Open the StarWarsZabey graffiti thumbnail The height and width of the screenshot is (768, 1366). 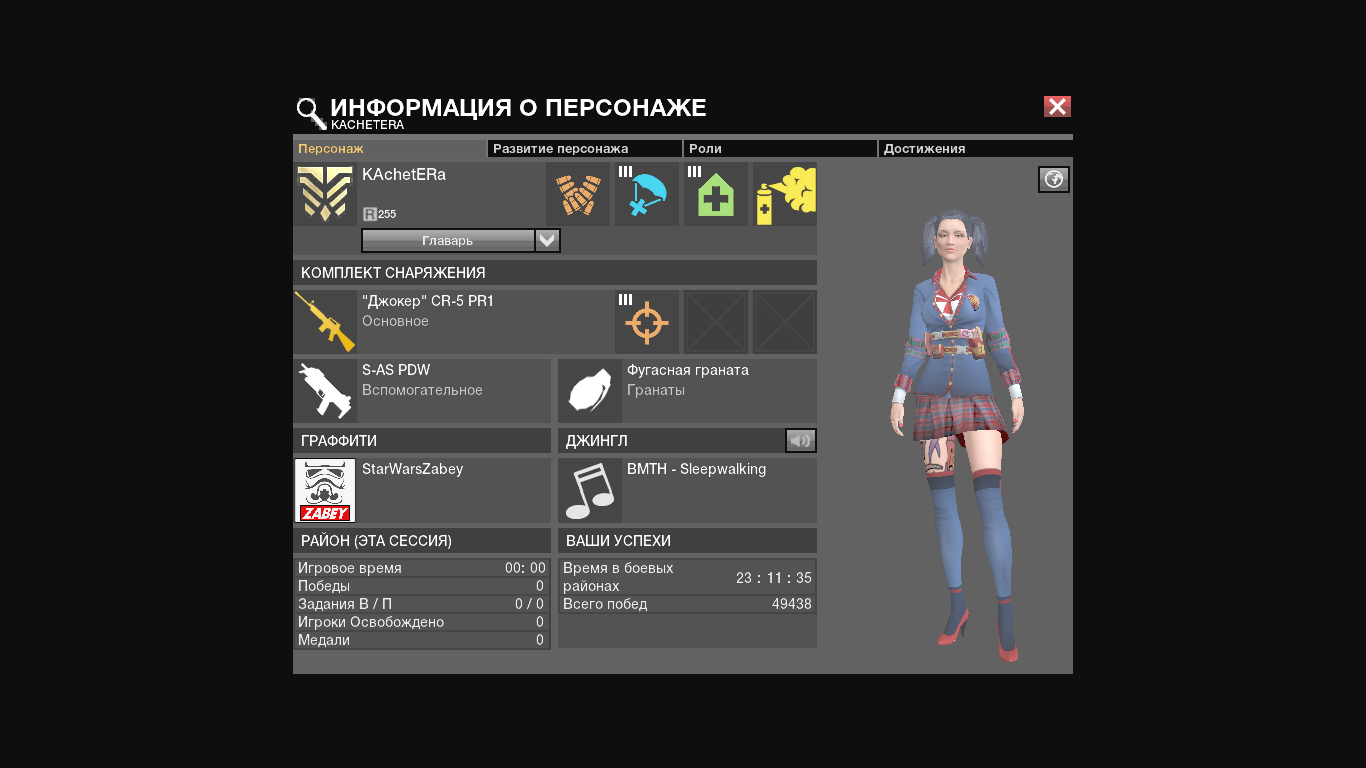coord(325,490)
